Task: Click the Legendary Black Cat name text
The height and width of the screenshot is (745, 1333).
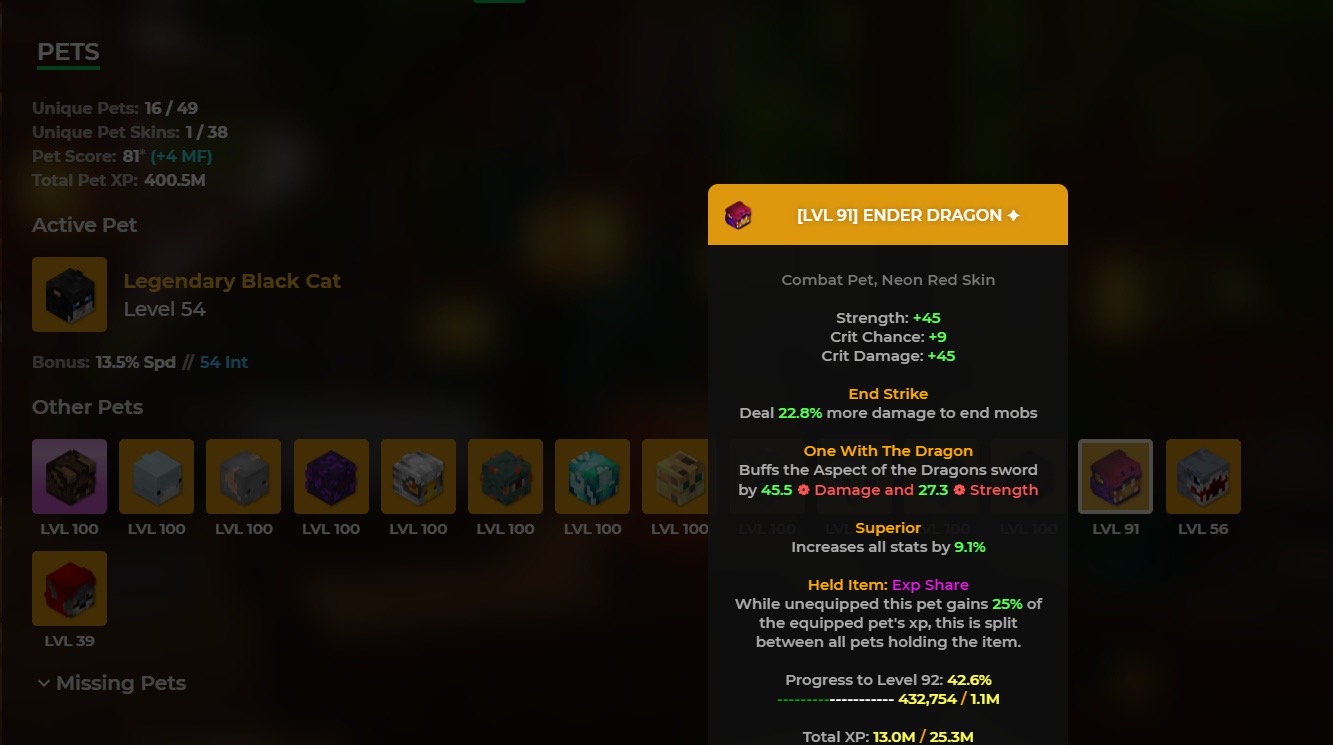Action: 232,281
